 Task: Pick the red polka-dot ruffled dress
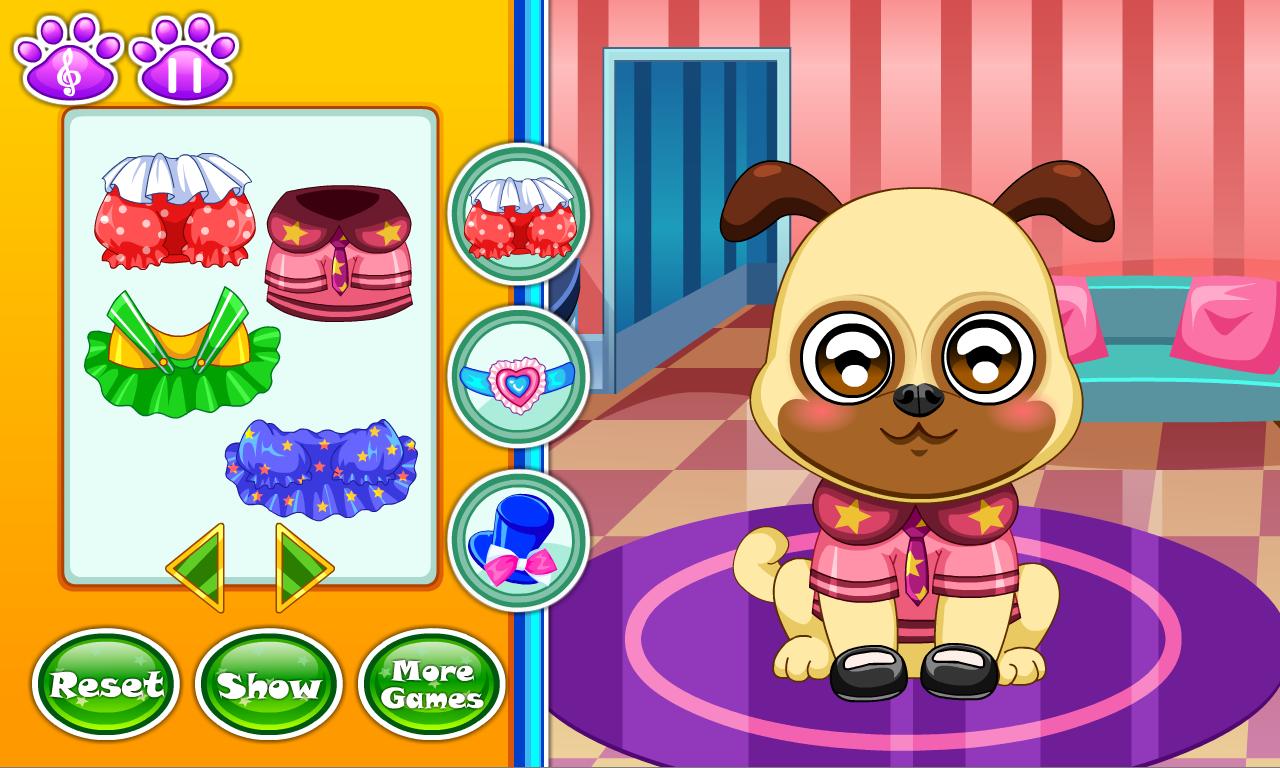pos(175,210)
